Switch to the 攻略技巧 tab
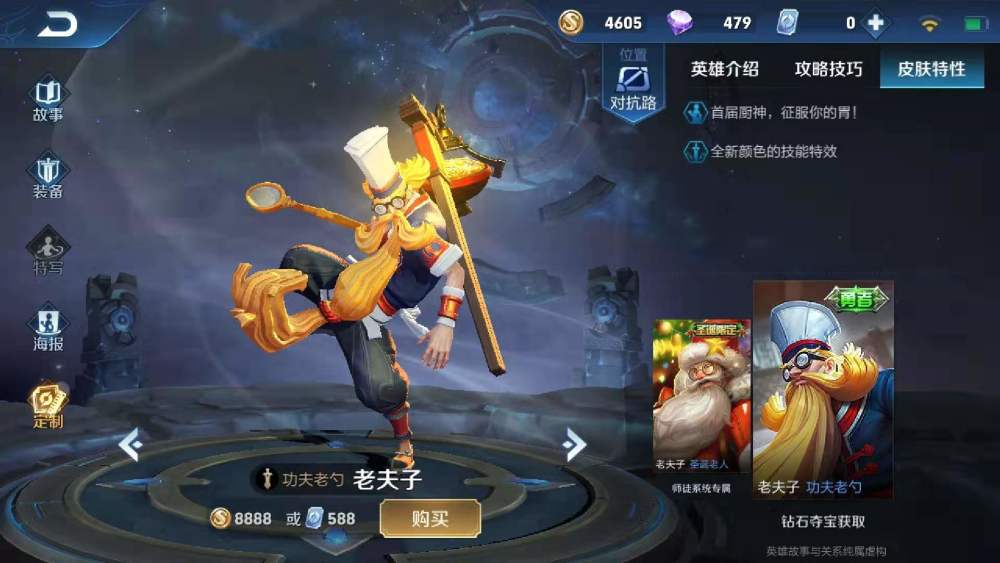Viewport: 1000px width, 563px height. (x=828, y=69)
